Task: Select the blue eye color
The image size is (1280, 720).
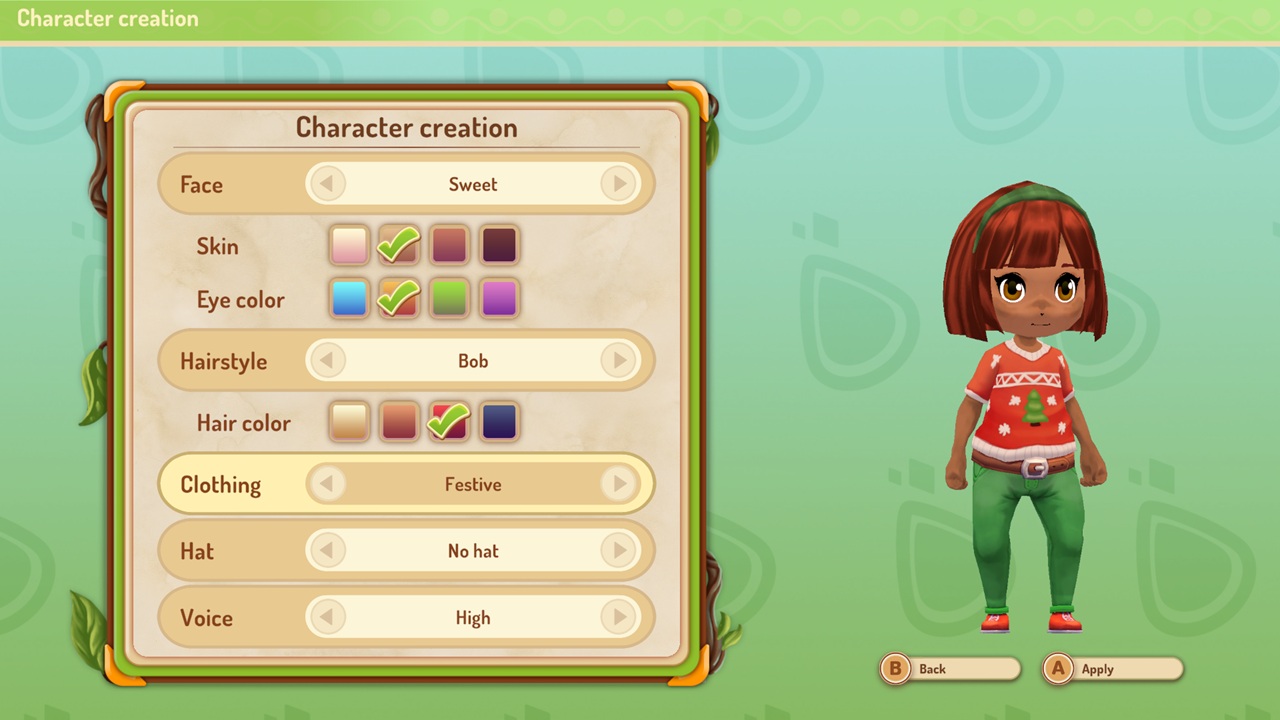Action: 348,299
